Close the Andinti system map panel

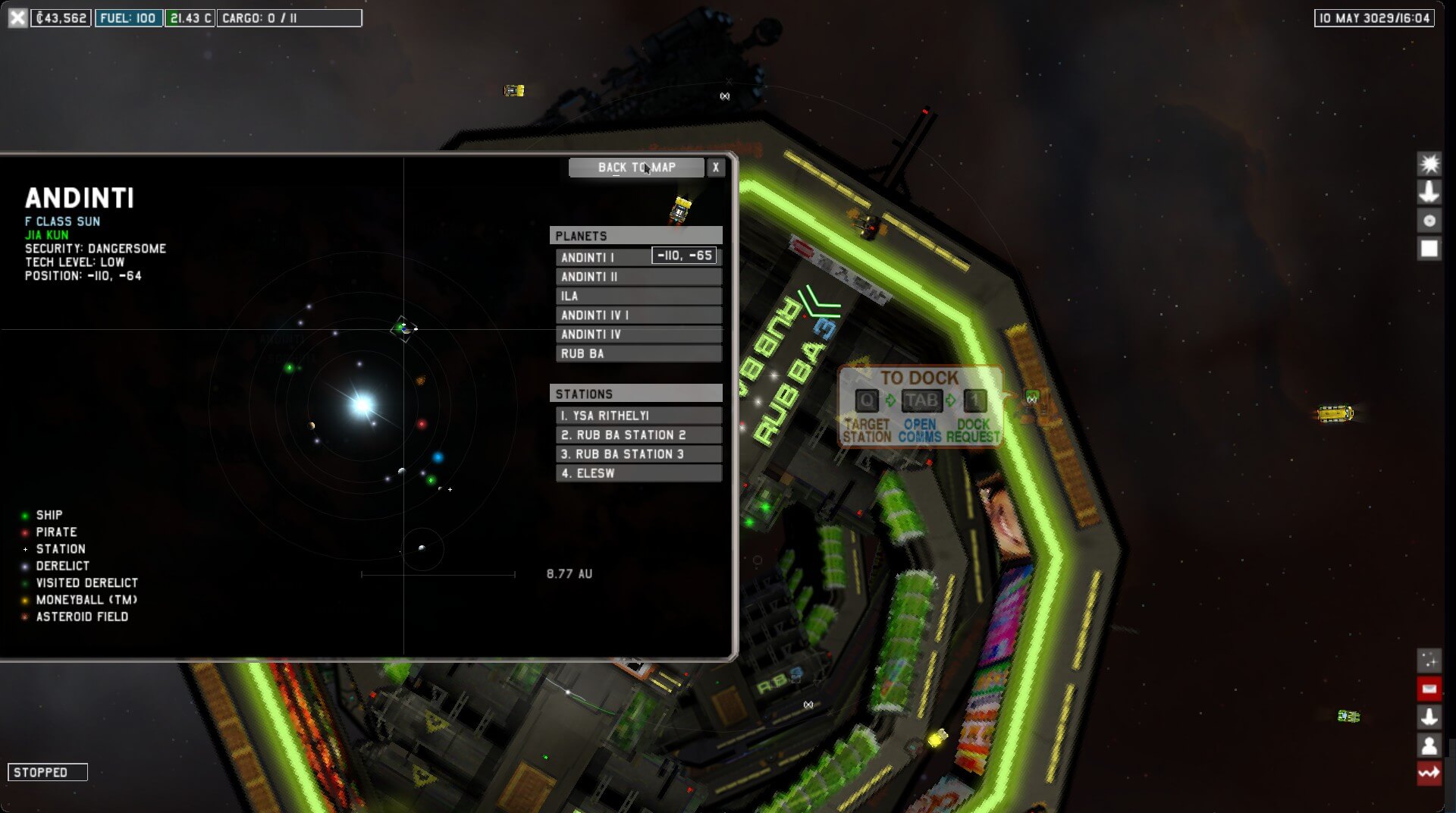[x=715, y=168]
